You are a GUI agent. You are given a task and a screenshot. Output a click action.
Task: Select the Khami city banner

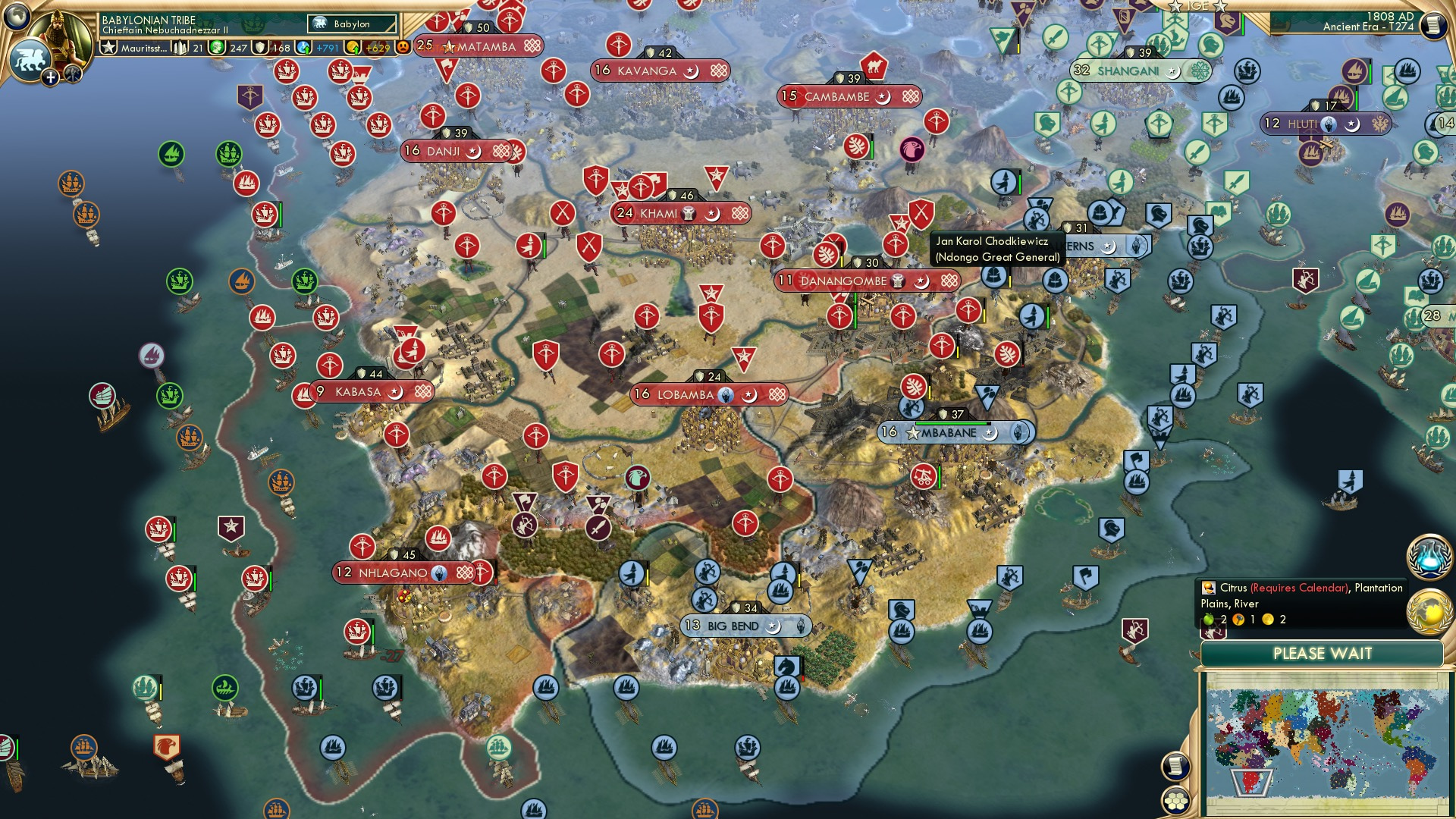(x=680, y=214)
